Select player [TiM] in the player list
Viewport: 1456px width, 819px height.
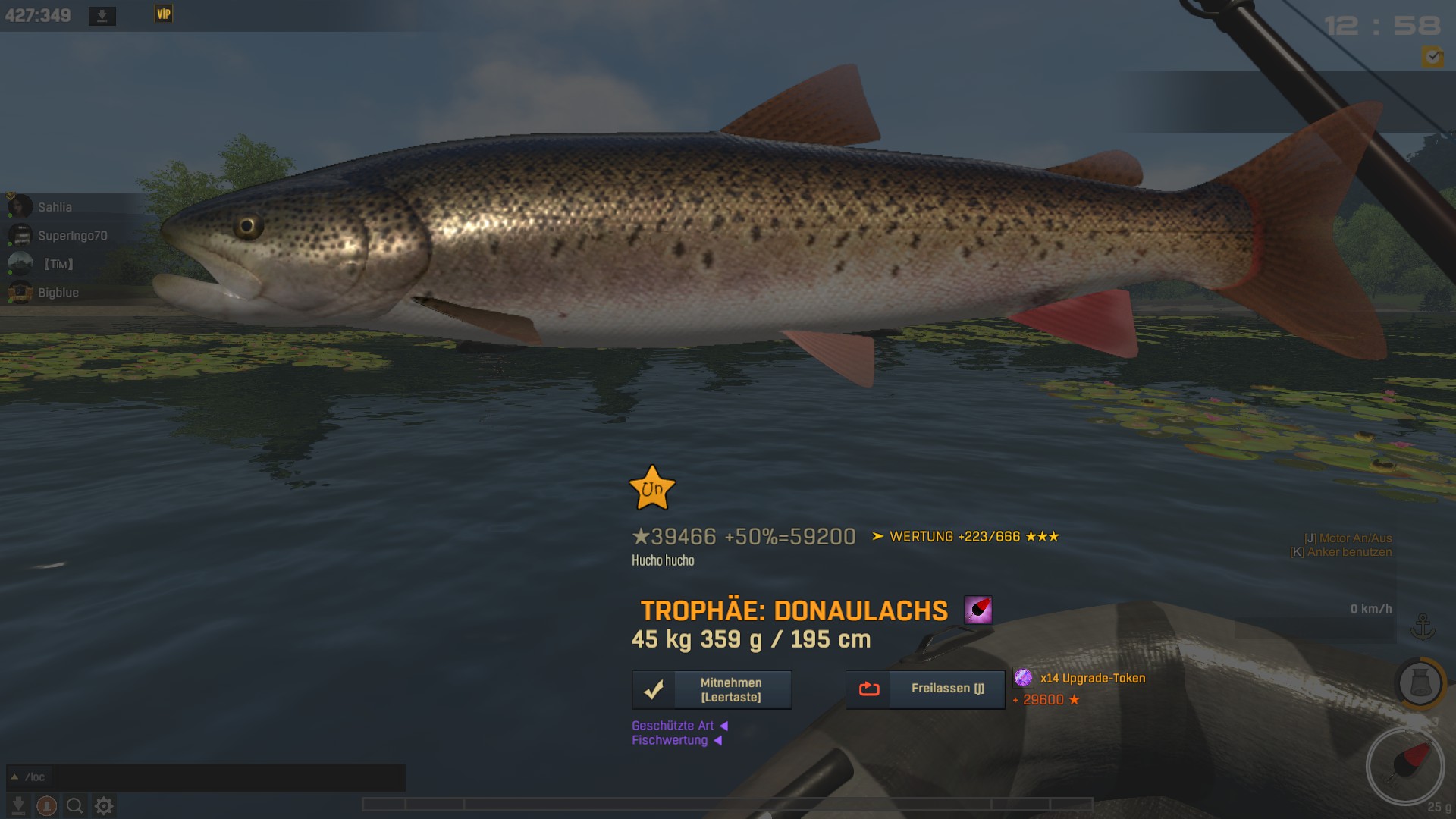[x=58, y=264]
